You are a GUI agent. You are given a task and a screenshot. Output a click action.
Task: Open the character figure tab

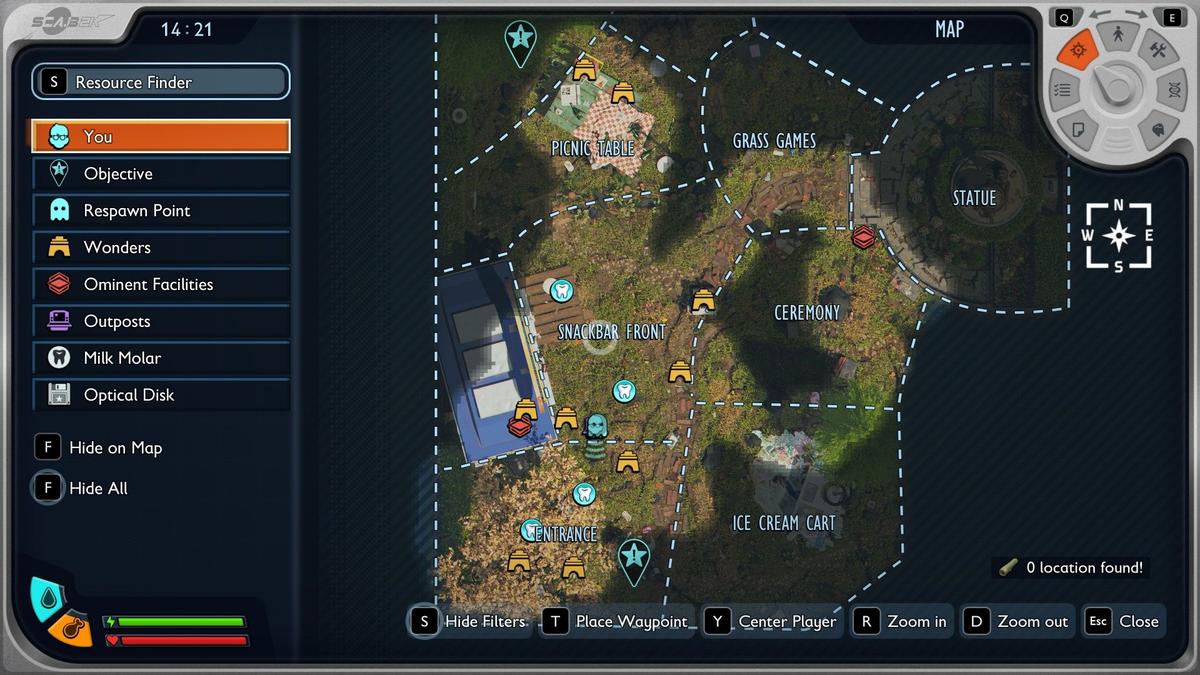(1119, 36)
